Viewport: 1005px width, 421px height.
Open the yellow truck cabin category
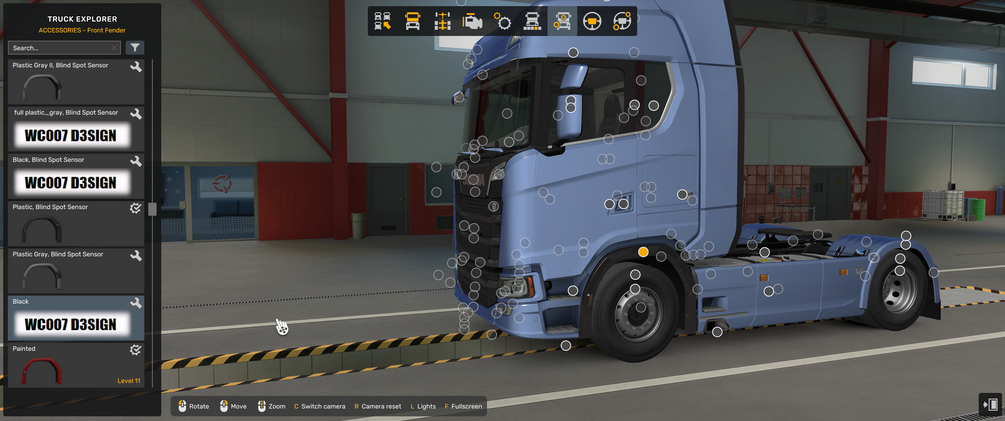pyautogui.click(x=412, y=21)
